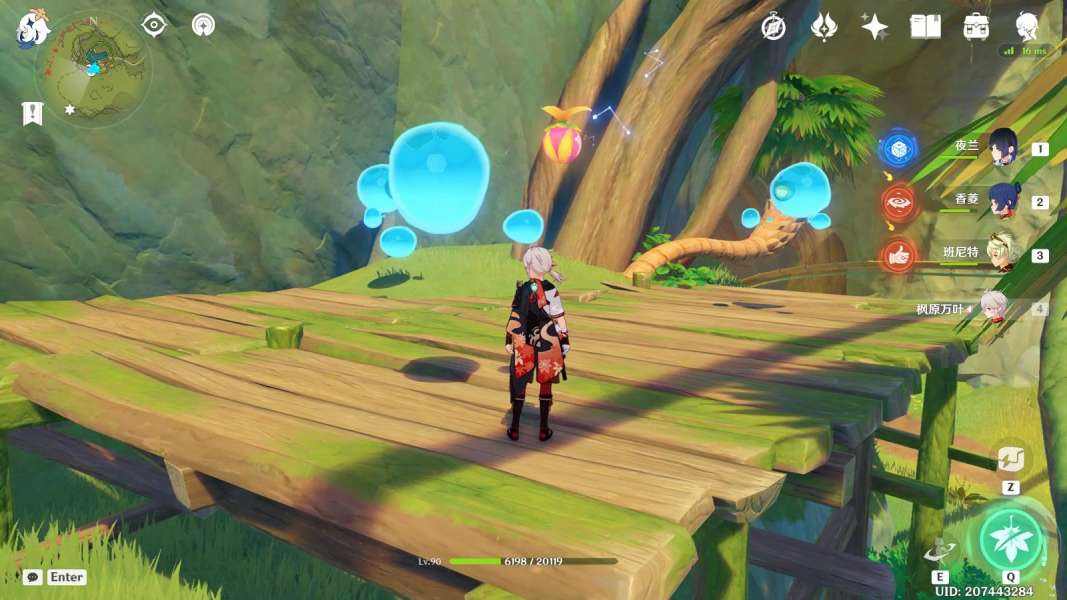The height and width of the screenshot is (600, 1067).
Task: Use the gadget above the Z label
Action: pos(1010,459)
